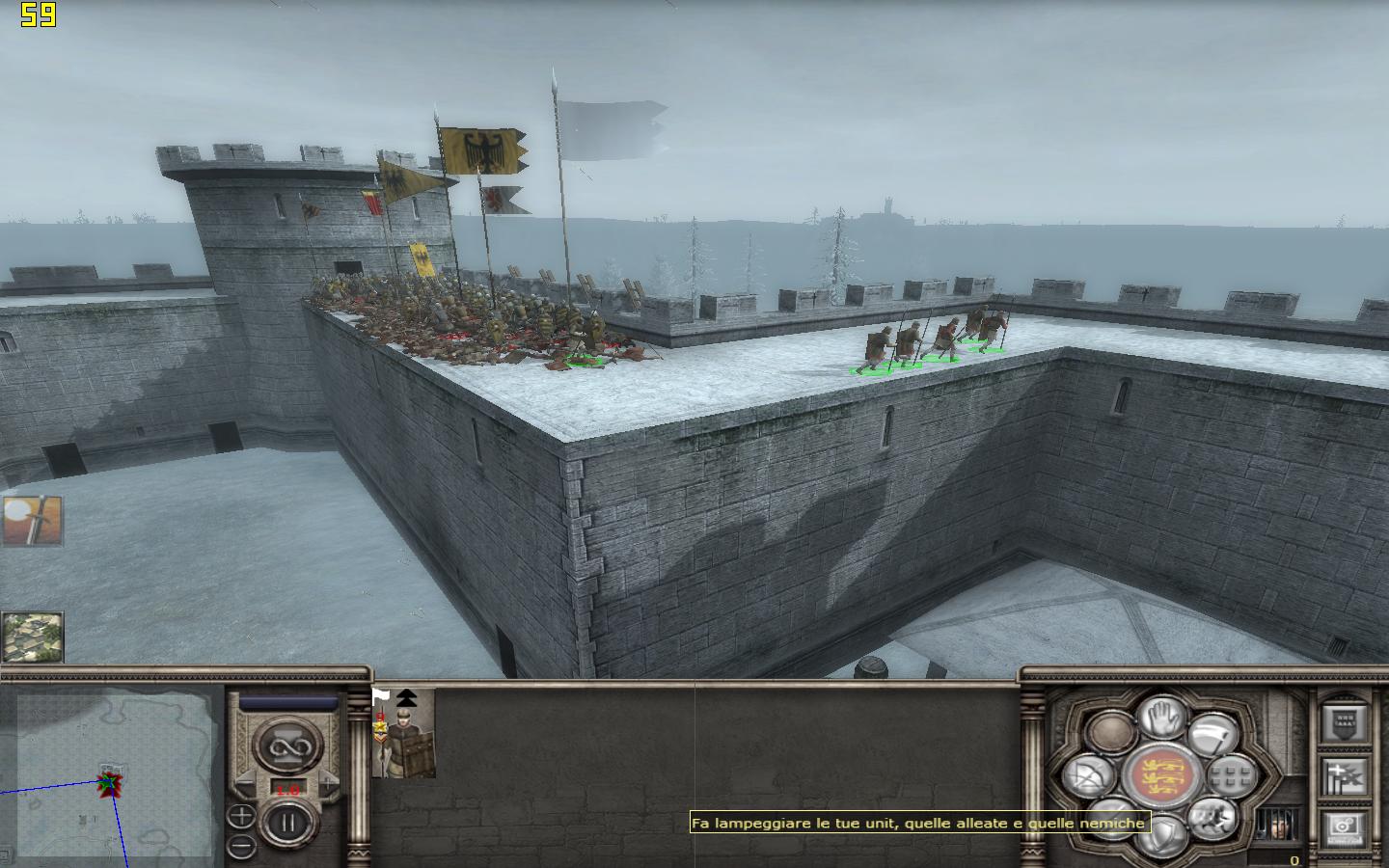
Task: Activate the halt command hand icon
Action: (1160, 717)
